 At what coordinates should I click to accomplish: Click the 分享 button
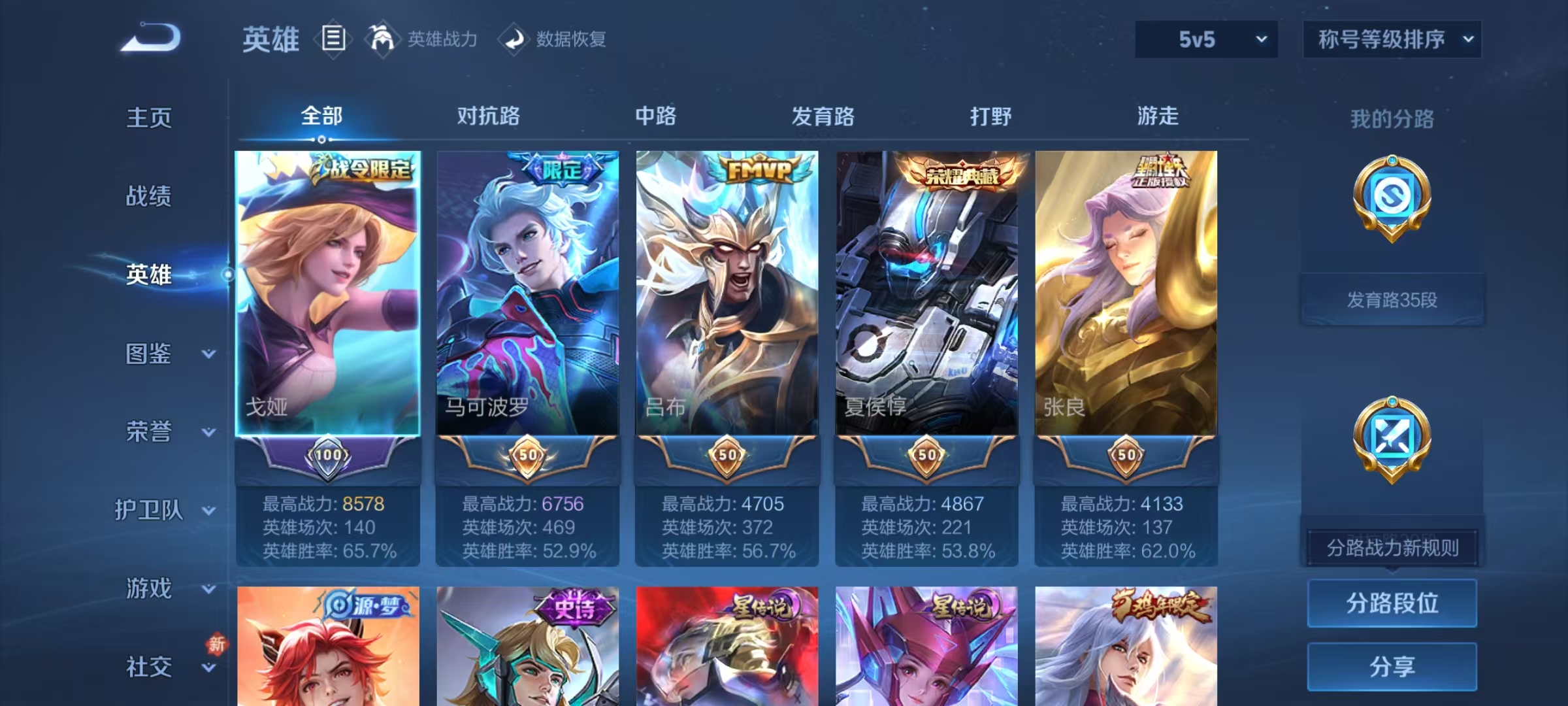(1392, 665)
